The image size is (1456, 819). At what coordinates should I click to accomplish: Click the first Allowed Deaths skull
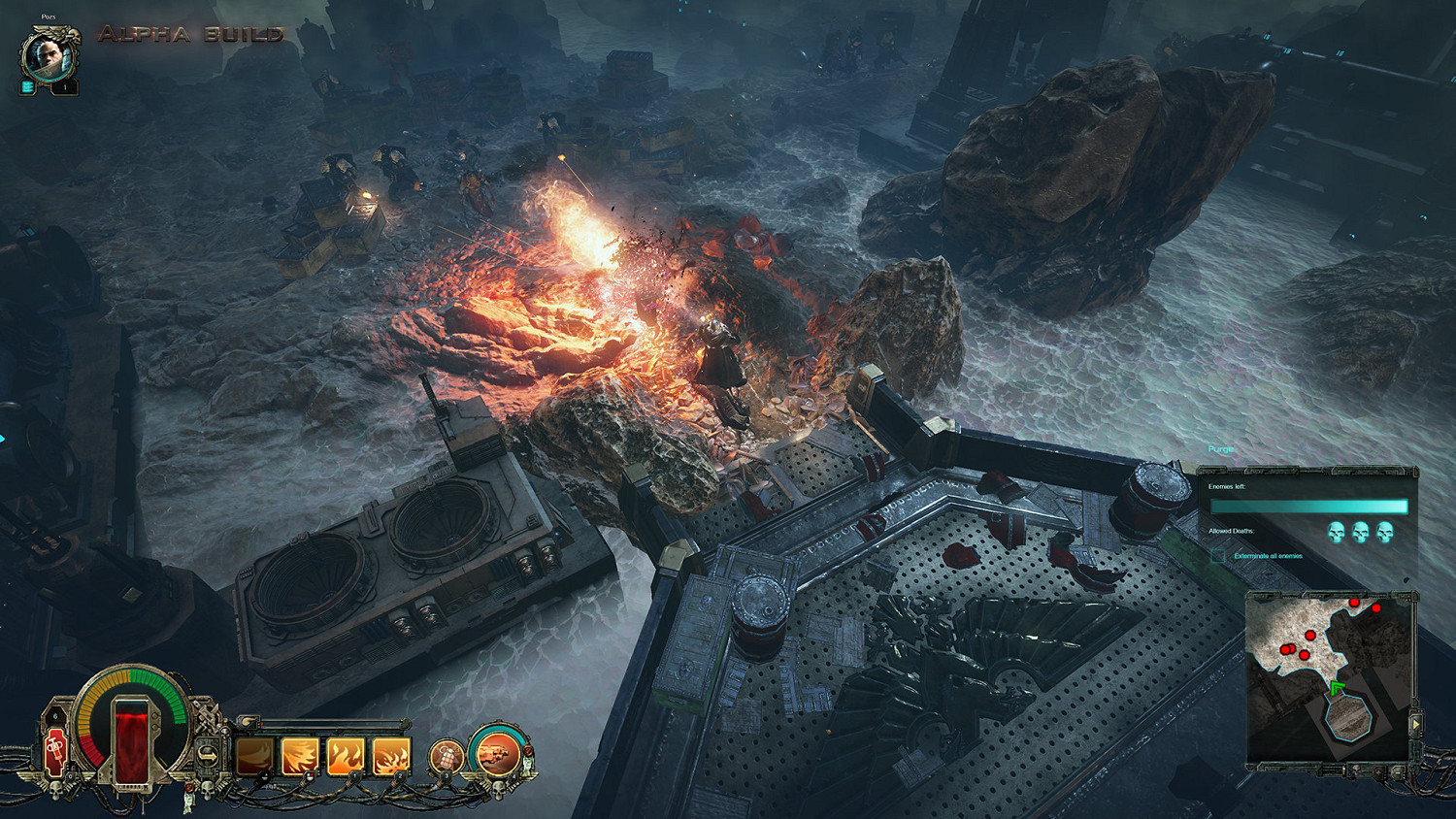[x=1336, y=531]
